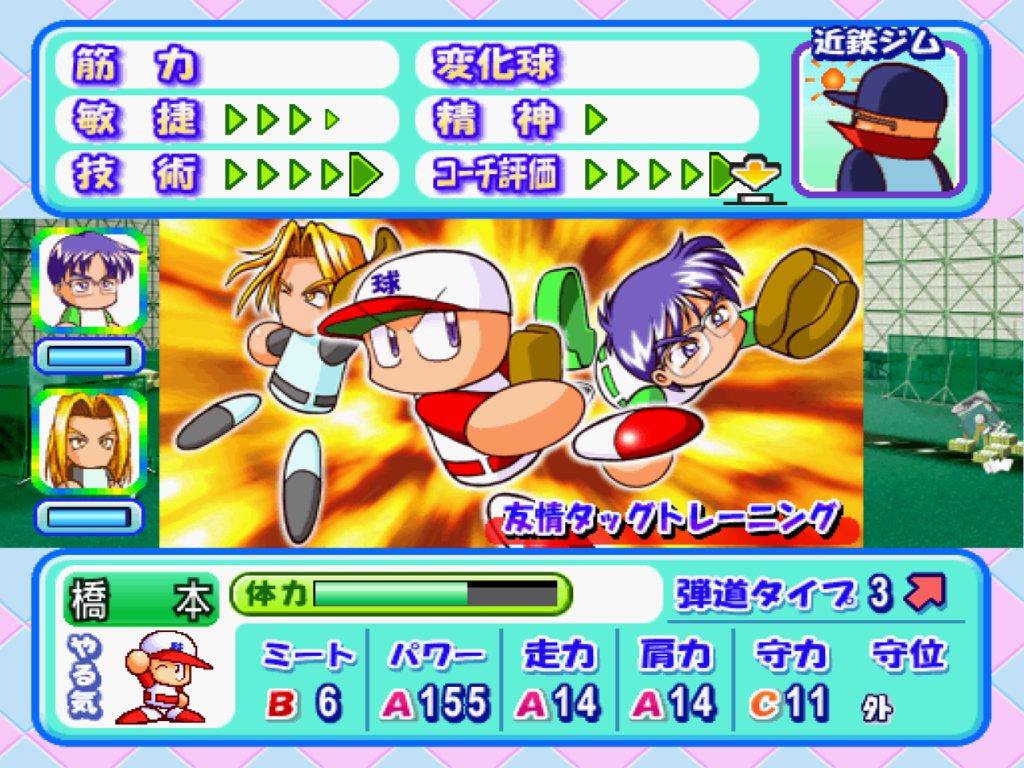Select the 変化球 row
Image resolution: width=1024 pixels, height=768 pixels.
point(588,65)
